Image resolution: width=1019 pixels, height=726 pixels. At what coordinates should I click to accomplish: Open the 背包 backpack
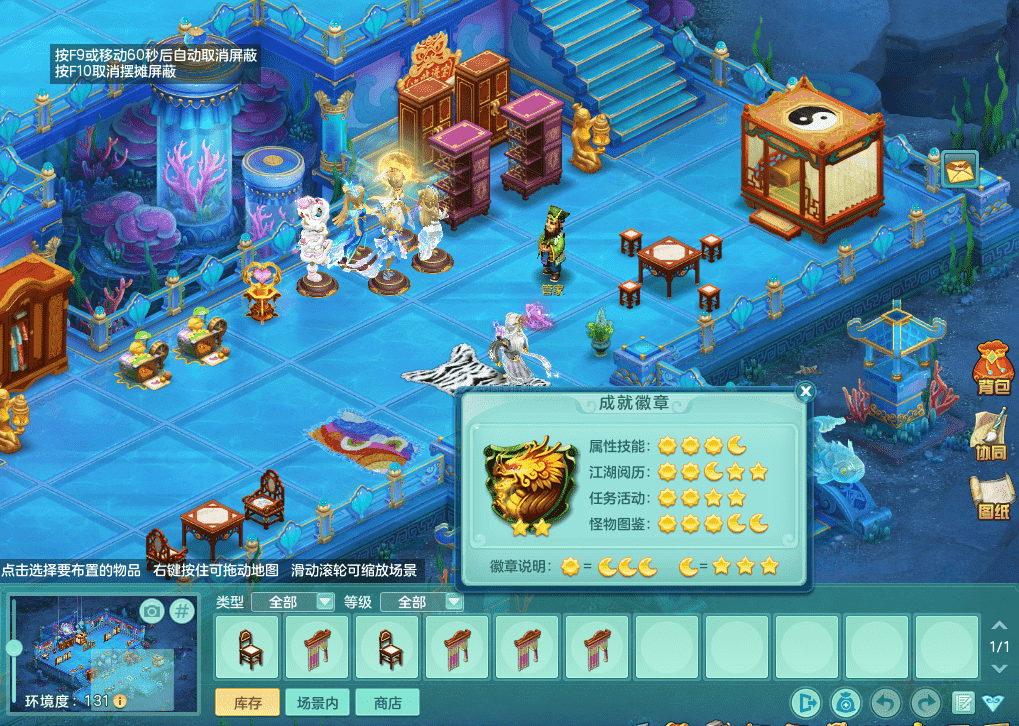993,368
